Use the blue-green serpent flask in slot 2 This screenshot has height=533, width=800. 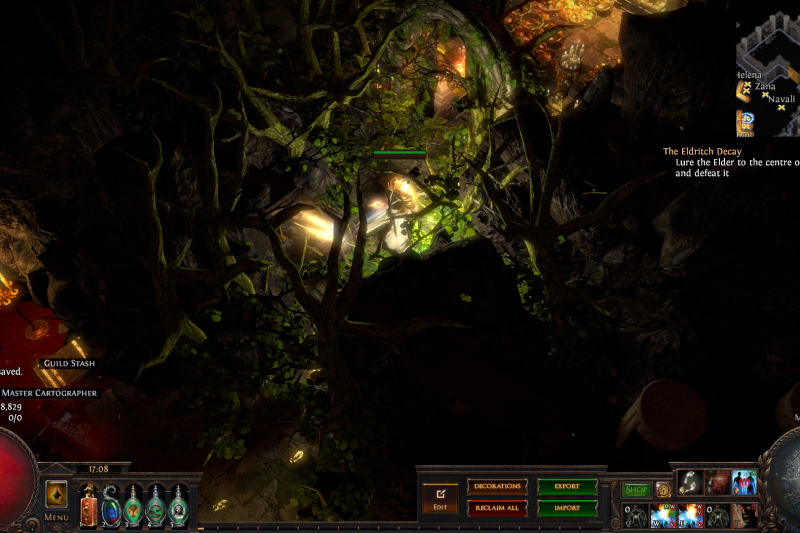point(111,503)
